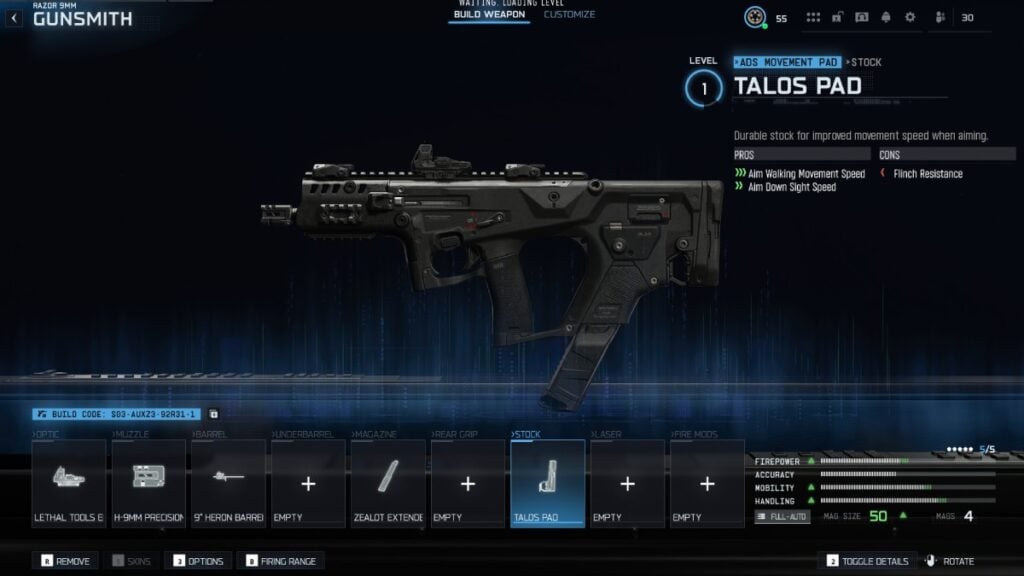Open the Options menu at the bottom
Viewport: 1024px width, 576px height.
tap(199, 561)
